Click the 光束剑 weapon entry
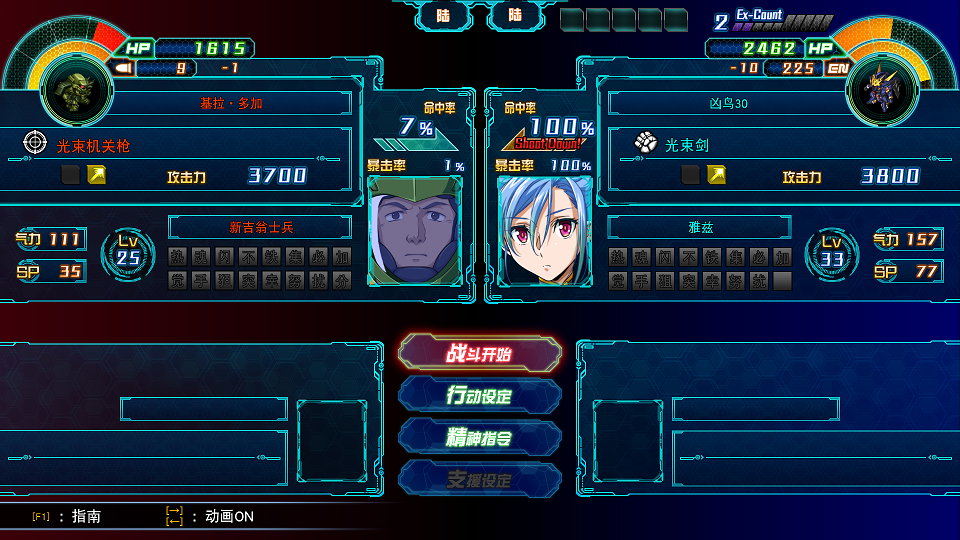Screen dimensions: 960x540 tap(689, 145)
